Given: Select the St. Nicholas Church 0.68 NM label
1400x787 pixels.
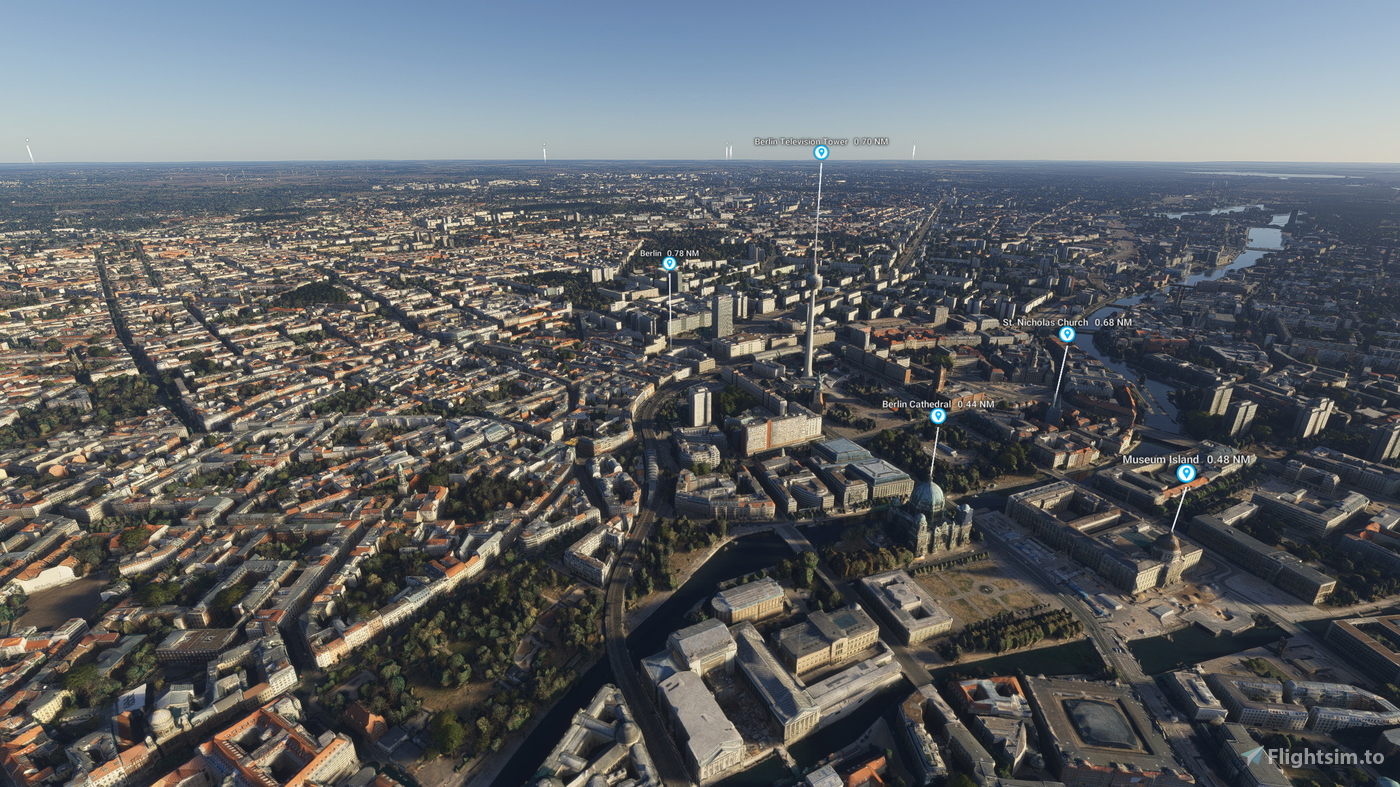Looking at the screenshot, I should coord(1067,322).
